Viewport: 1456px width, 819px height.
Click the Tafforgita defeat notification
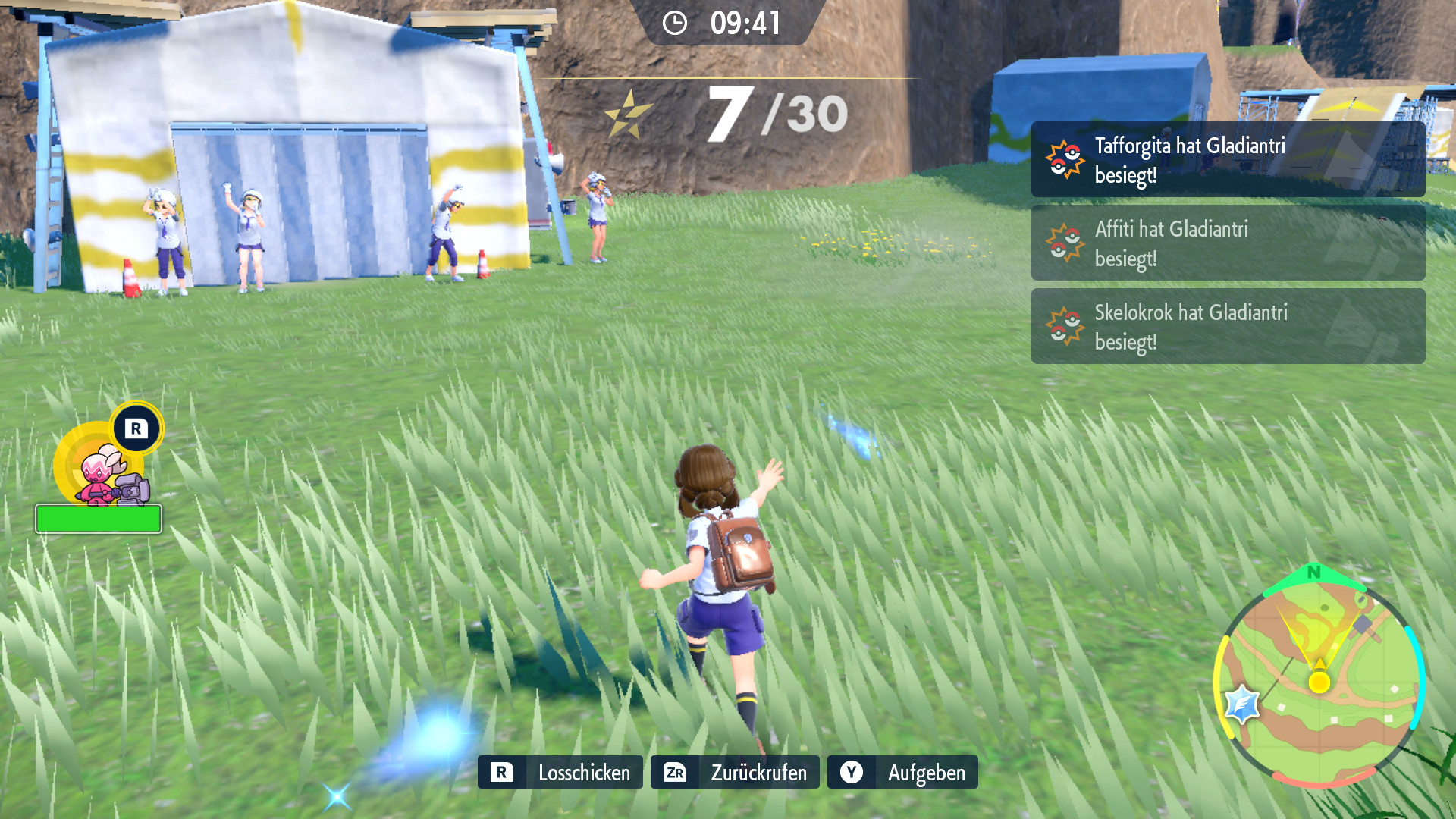1228,160
